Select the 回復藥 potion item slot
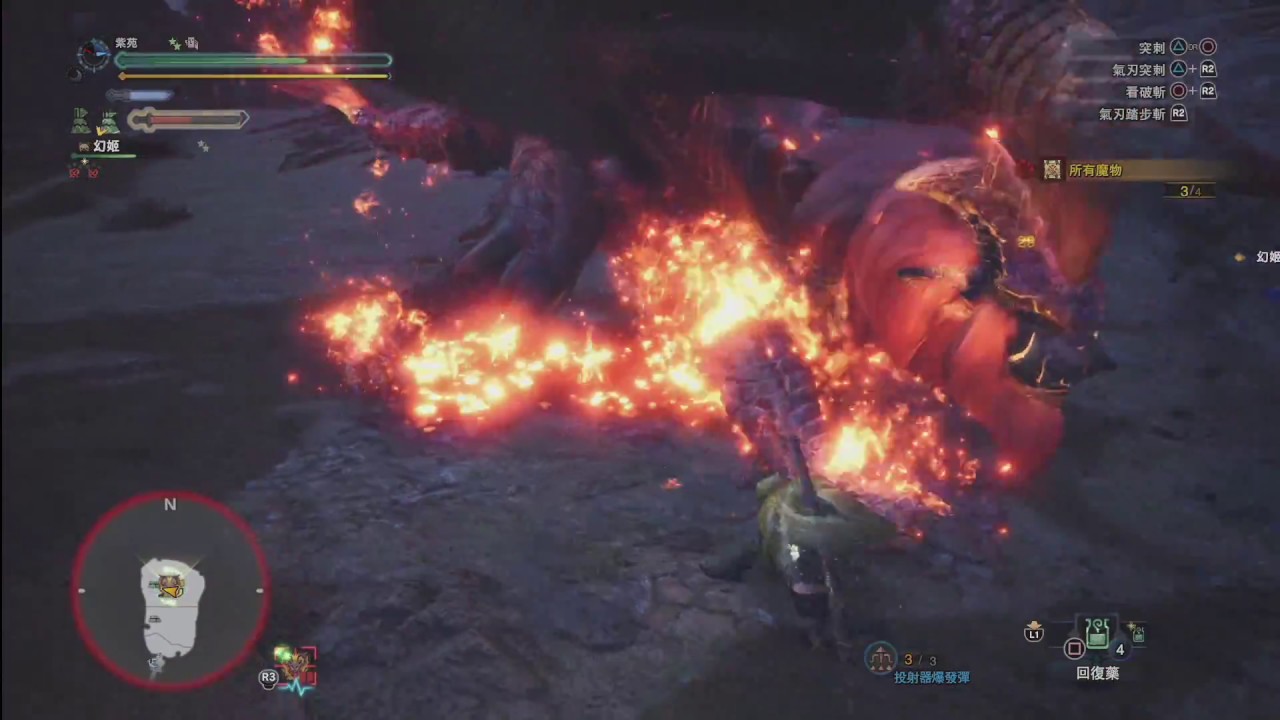 1097,637
